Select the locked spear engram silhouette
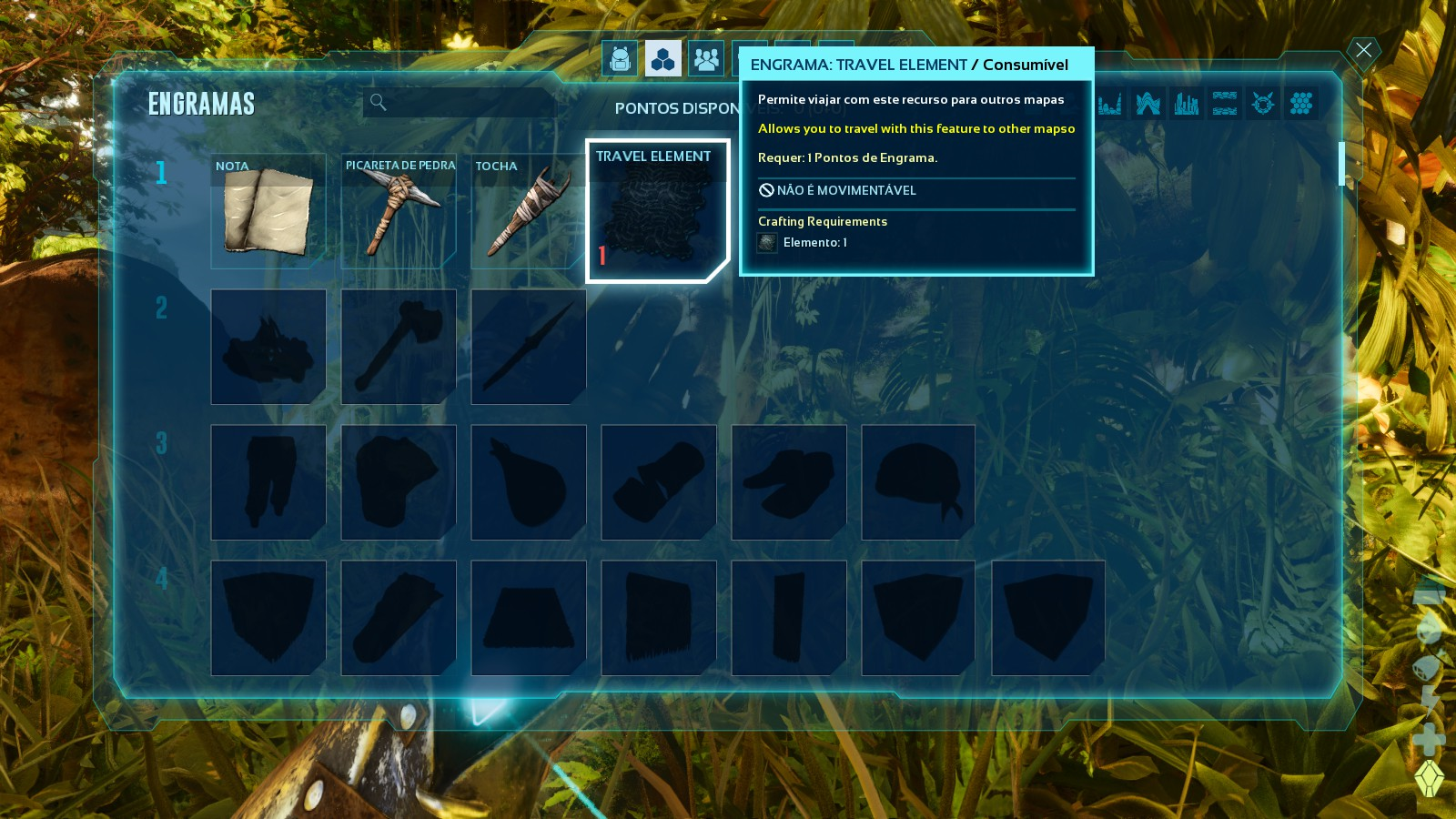Viewport: 1456px width, 819px height. pos(528,347)
